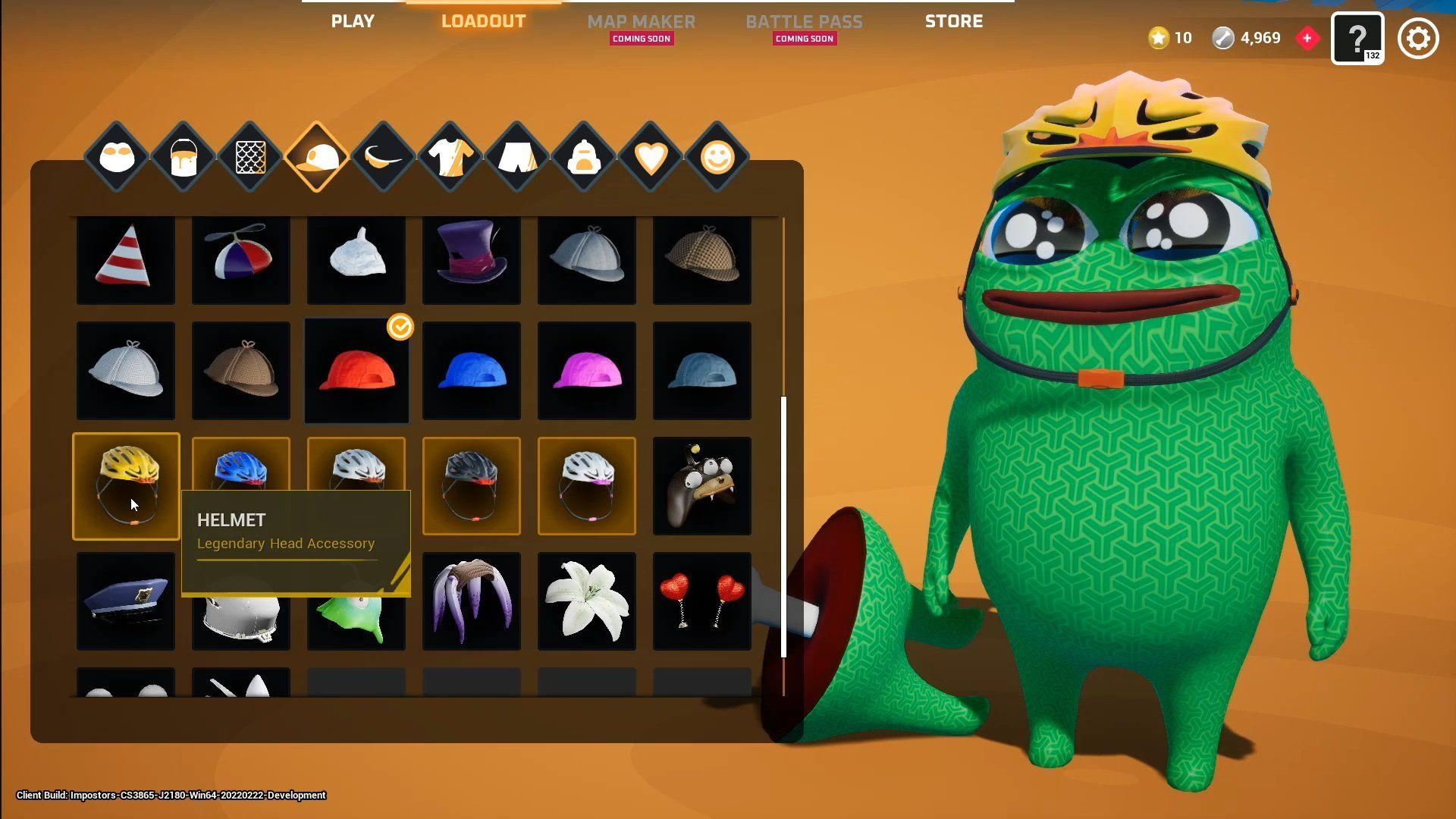Open the favorites heart category
This screenshot has width=1456, height=819.
tap(651, 157)
